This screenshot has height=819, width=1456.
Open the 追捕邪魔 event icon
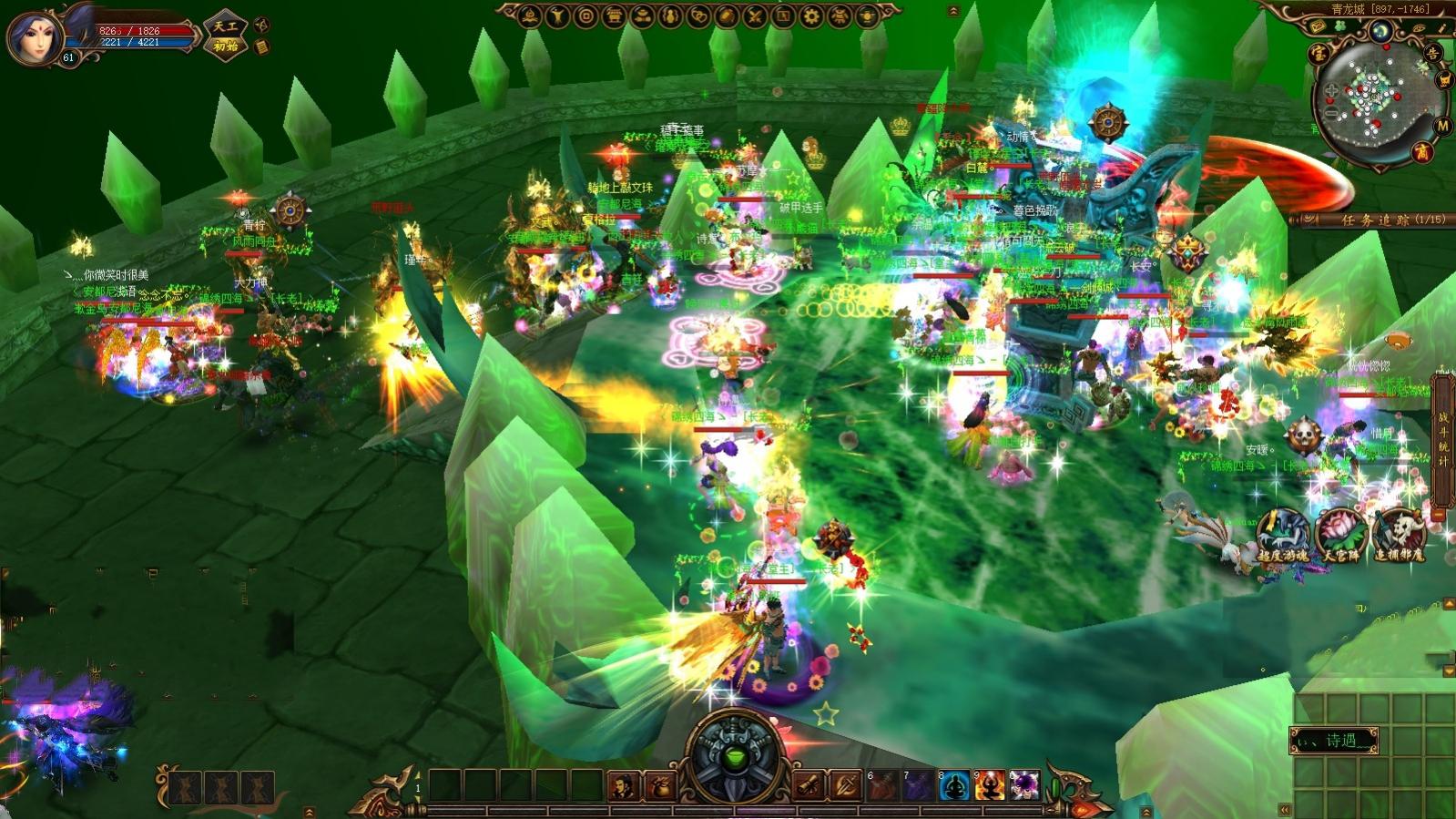pyautogui.click(x=1399, y=535)
